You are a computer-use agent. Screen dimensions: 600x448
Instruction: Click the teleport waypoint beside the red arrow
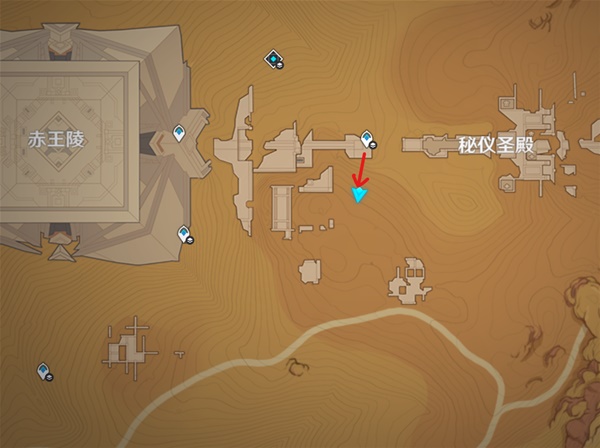[368, 138]
